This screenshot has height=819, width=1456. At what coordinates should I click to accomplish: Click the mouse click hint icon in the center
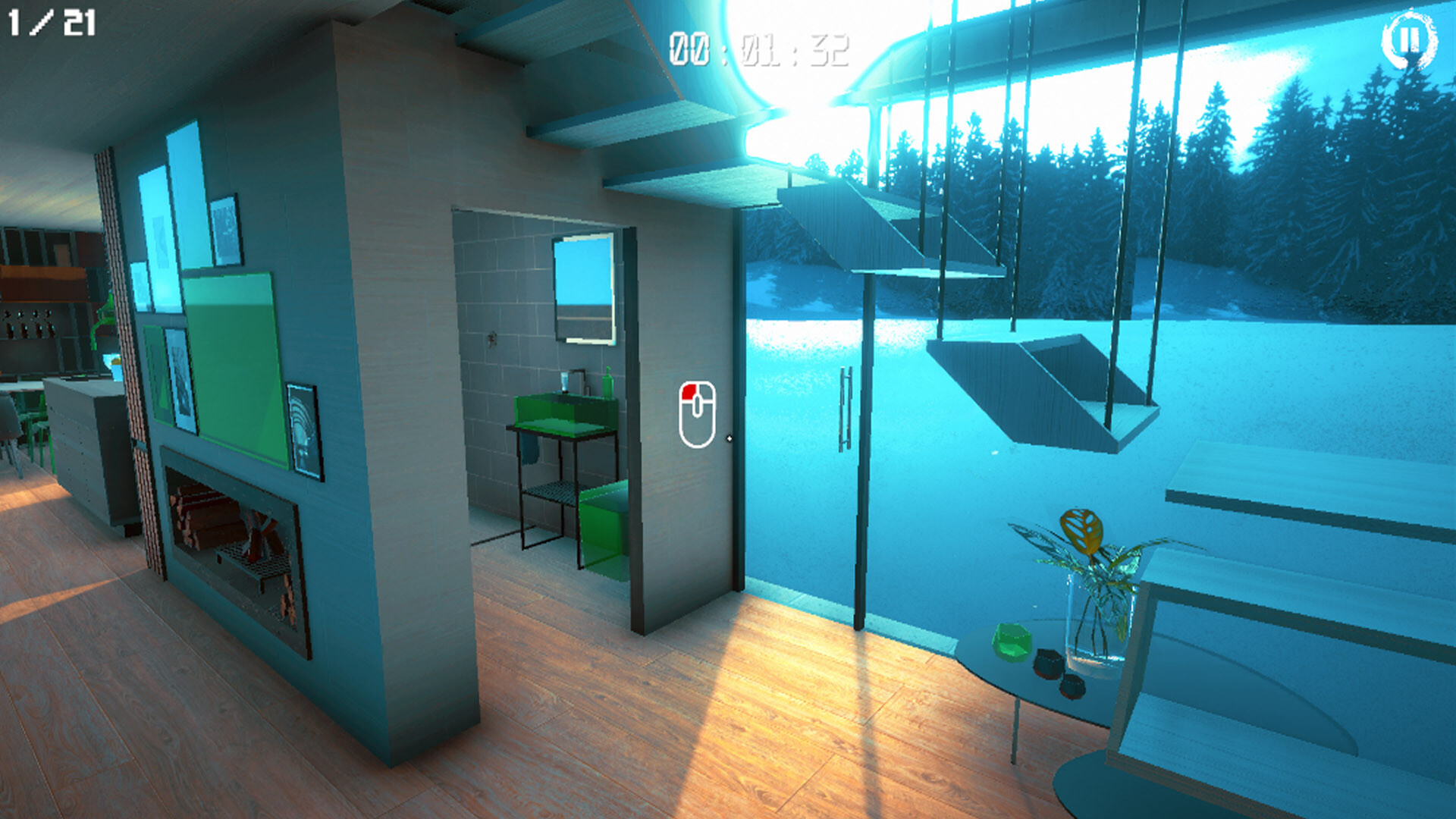pyautogui.click(x=698, y=413)
